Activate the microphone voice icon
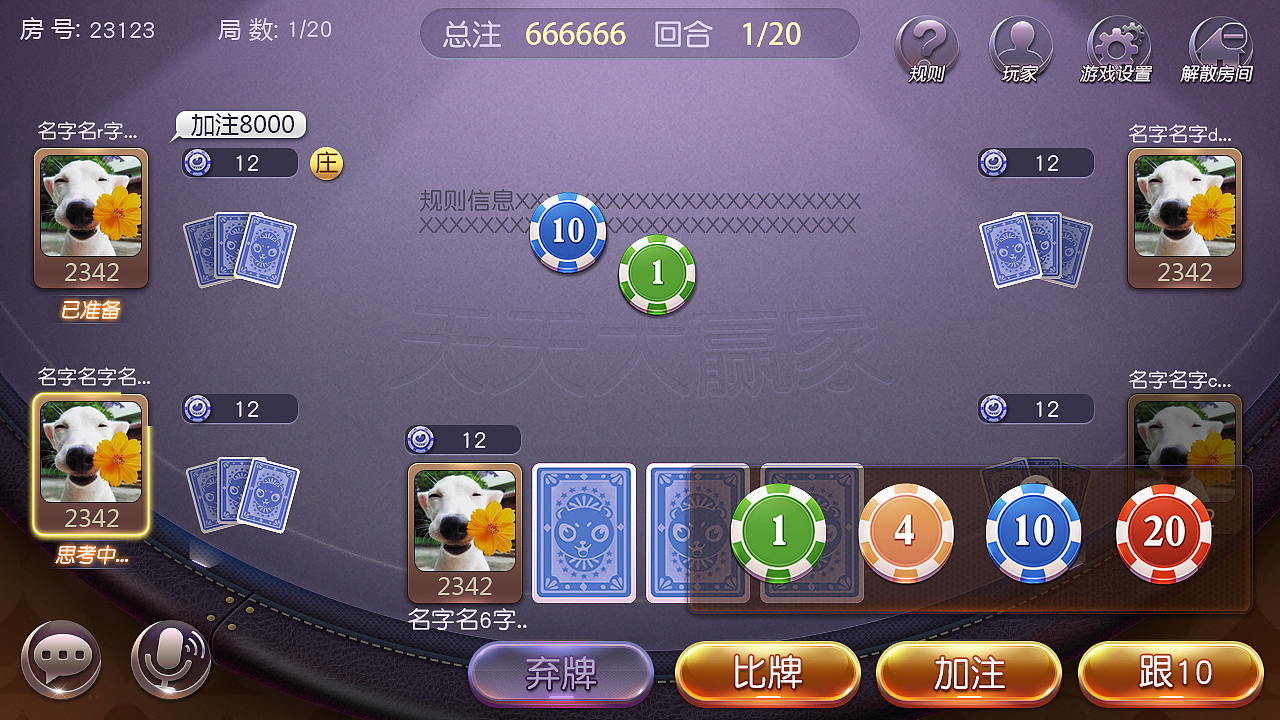Screen dimensions: 1280x720 coord(170,658)
